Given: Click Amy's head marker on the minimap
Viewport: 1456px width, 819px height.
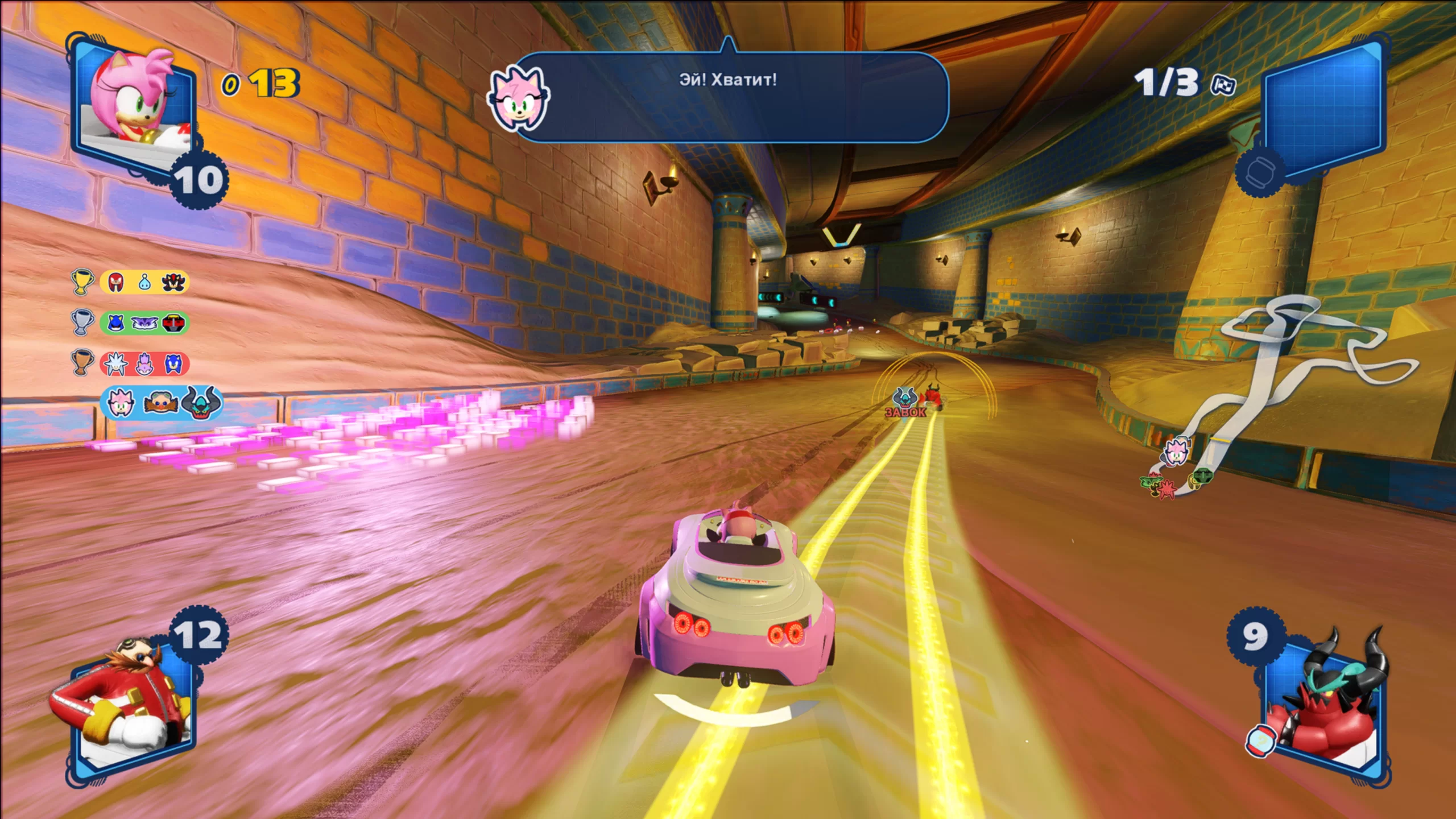Looking at the screenshot, I should (1176, 451).
